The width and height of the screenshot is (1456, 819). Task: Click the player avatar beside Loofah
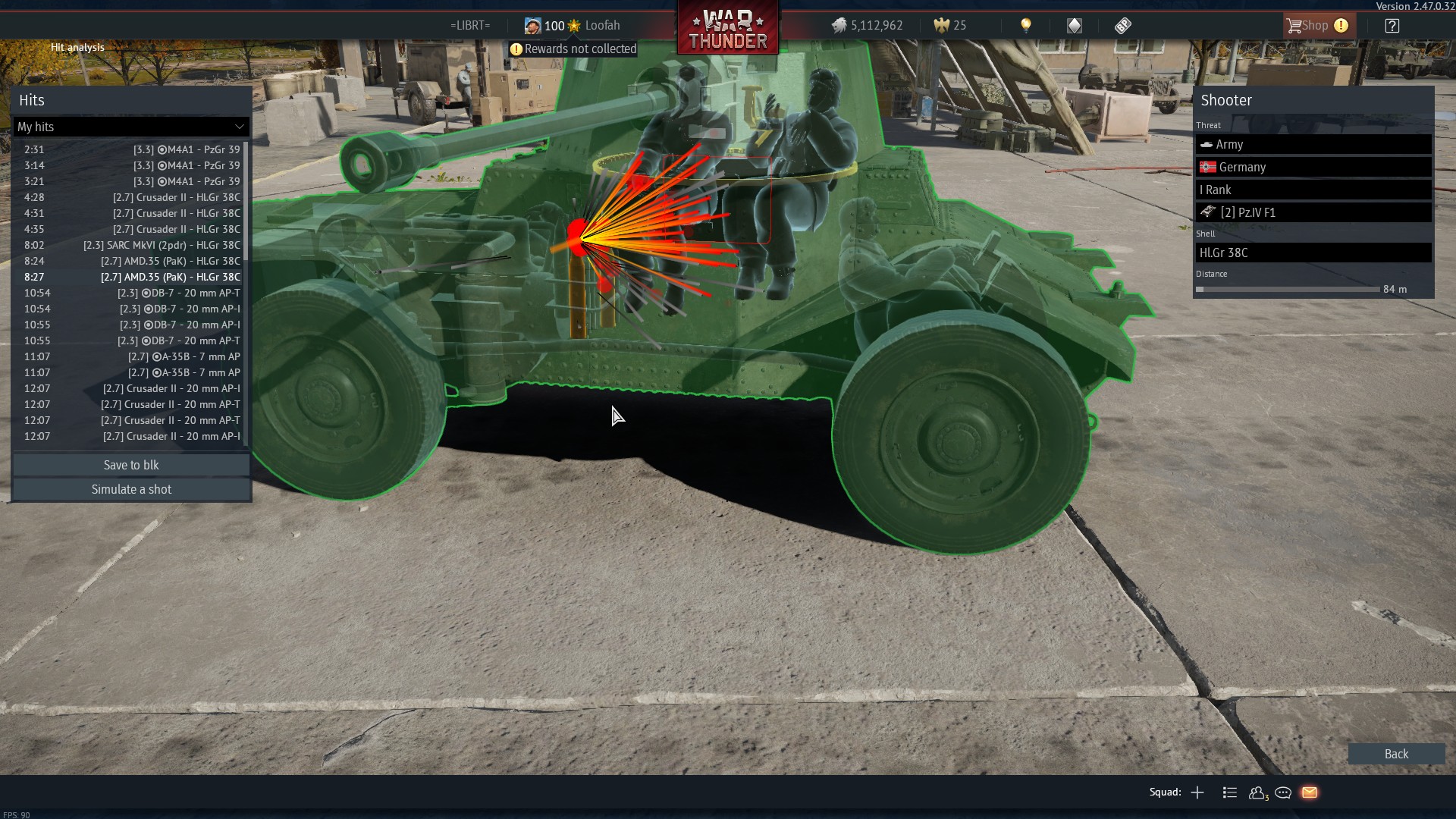[532, 25]
